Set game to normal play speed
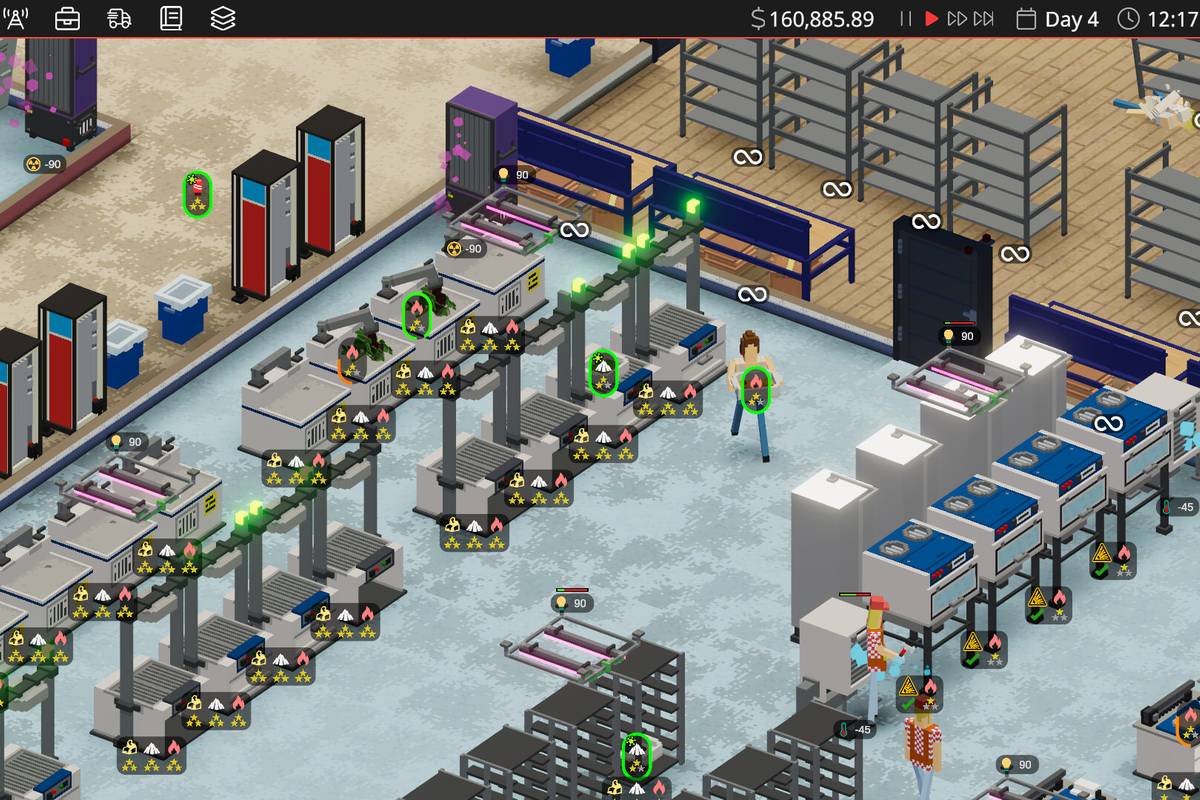 [932, 19]
